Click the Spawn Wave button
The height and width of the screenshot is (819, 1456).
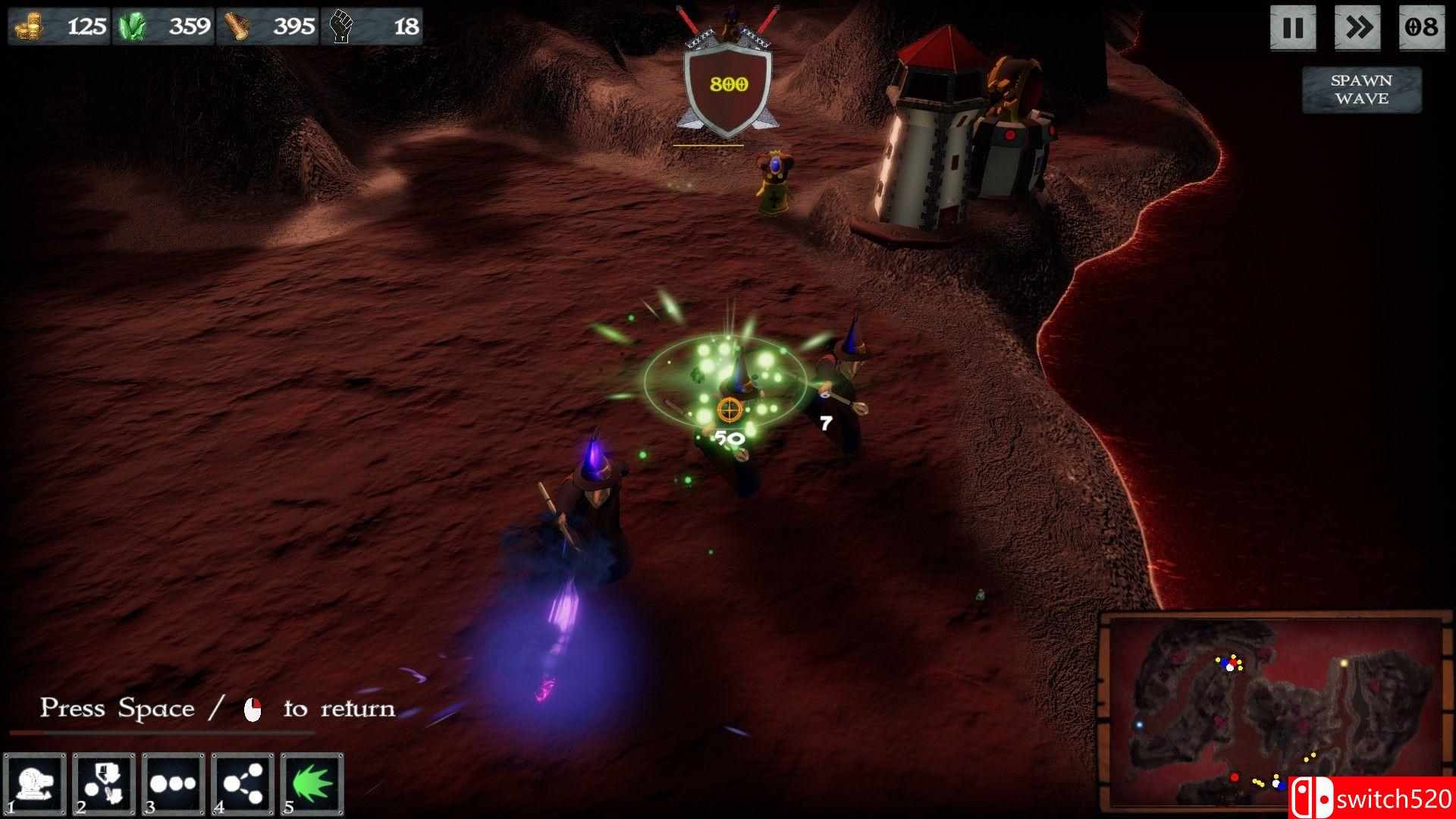[x=1361, y=89]
